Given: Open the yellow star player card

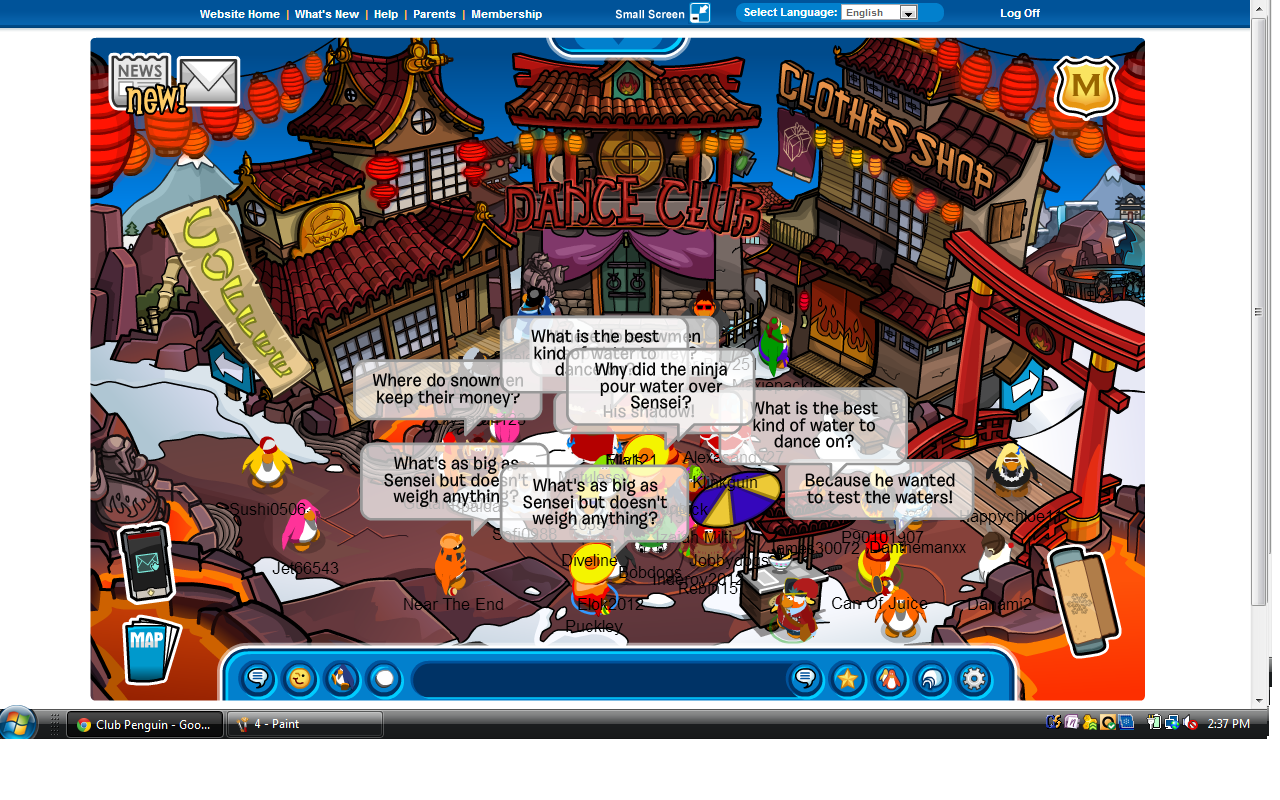Looking at the screenshot, I should pos(847,680).
